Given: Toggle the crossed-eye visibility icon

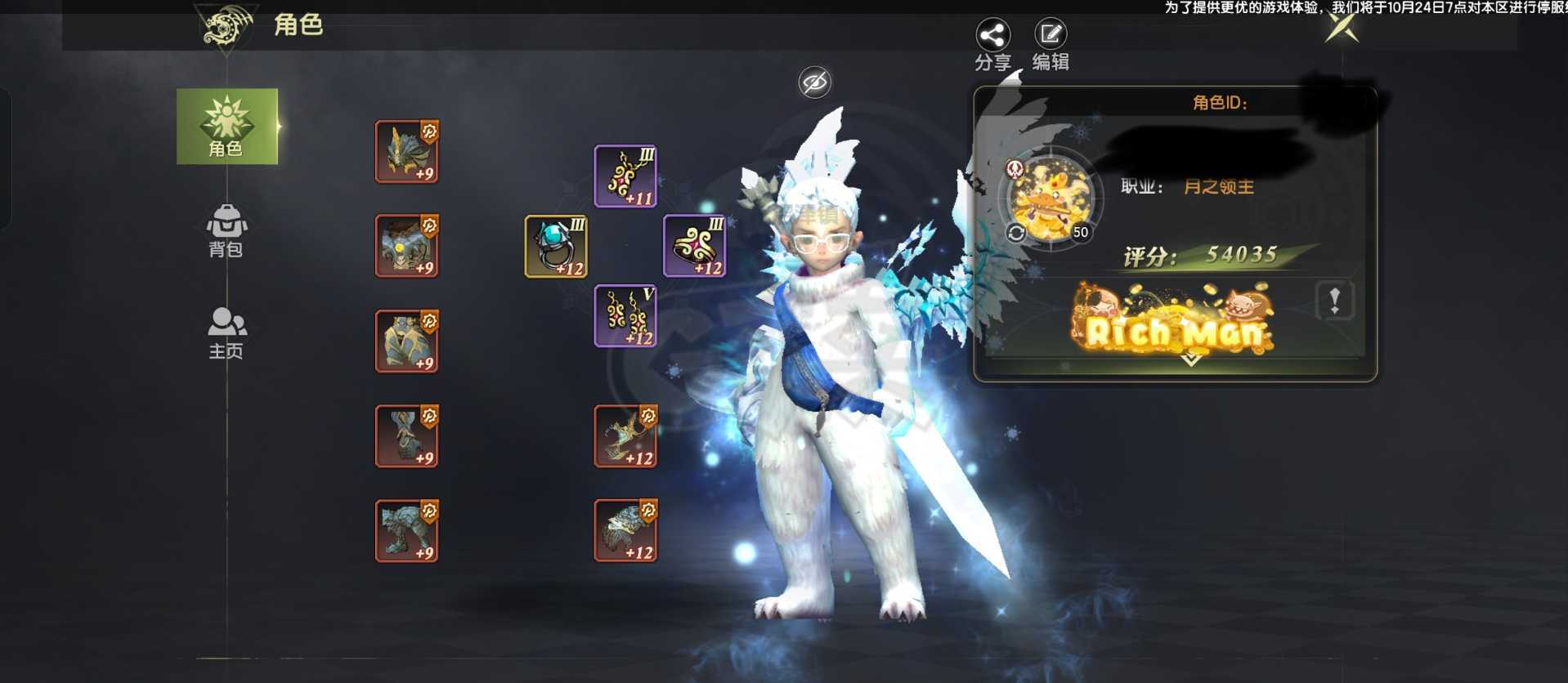Looking at the screenshot, I should (x=814, y=82).
